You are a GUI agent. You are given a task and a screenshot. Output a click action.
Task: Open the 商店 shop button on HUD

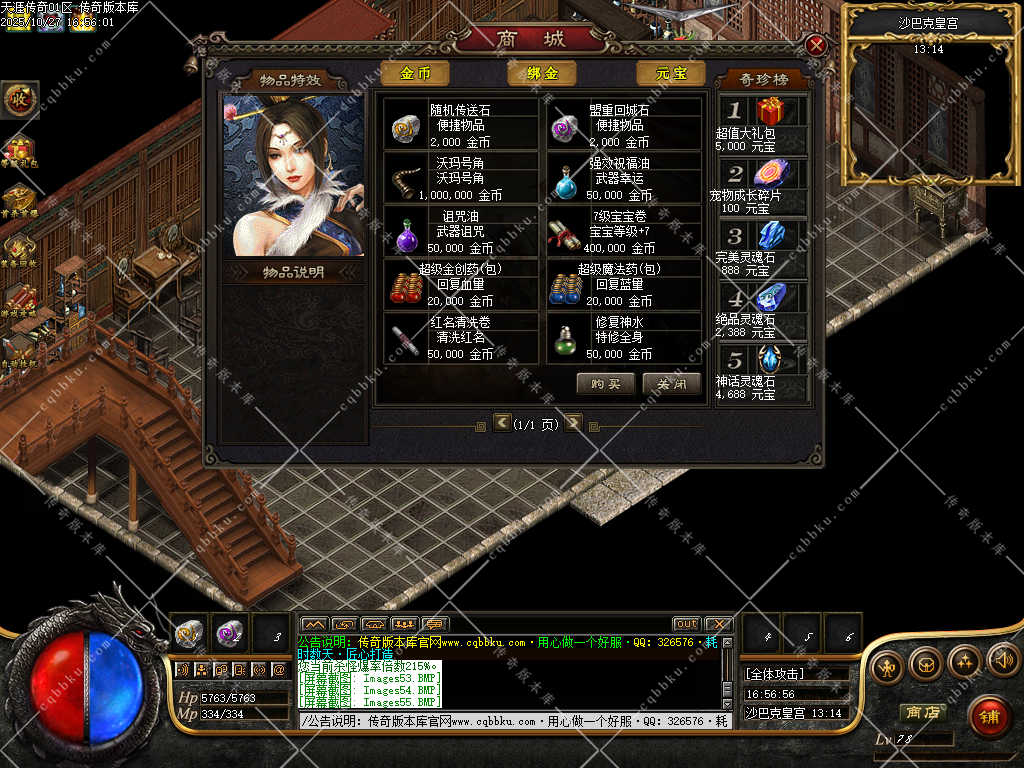point(922,712)
